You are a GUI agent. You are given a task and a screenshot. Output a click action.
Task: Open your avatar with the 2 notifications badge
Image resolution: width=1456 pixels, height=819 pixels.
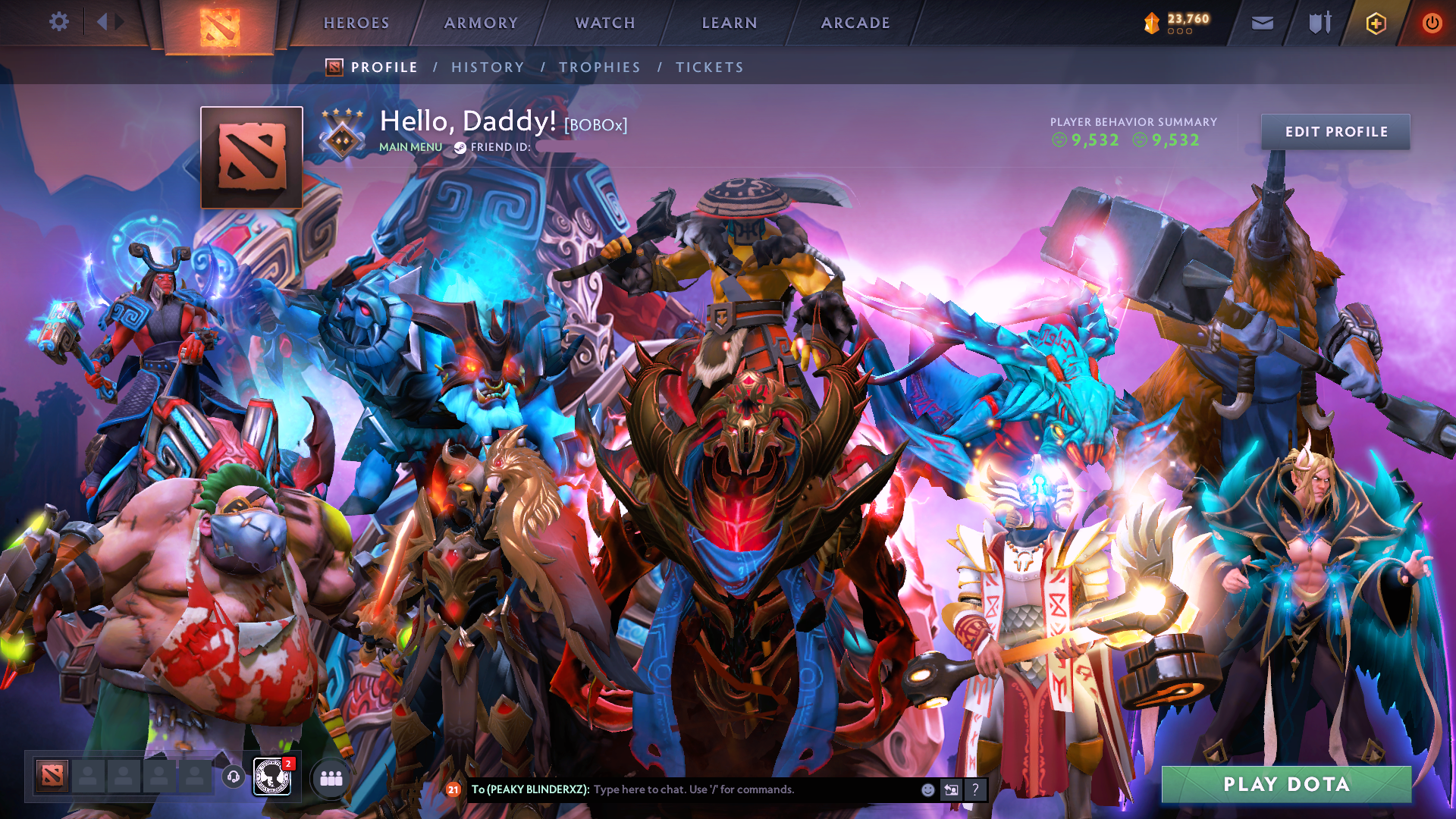tap(271, 777)
